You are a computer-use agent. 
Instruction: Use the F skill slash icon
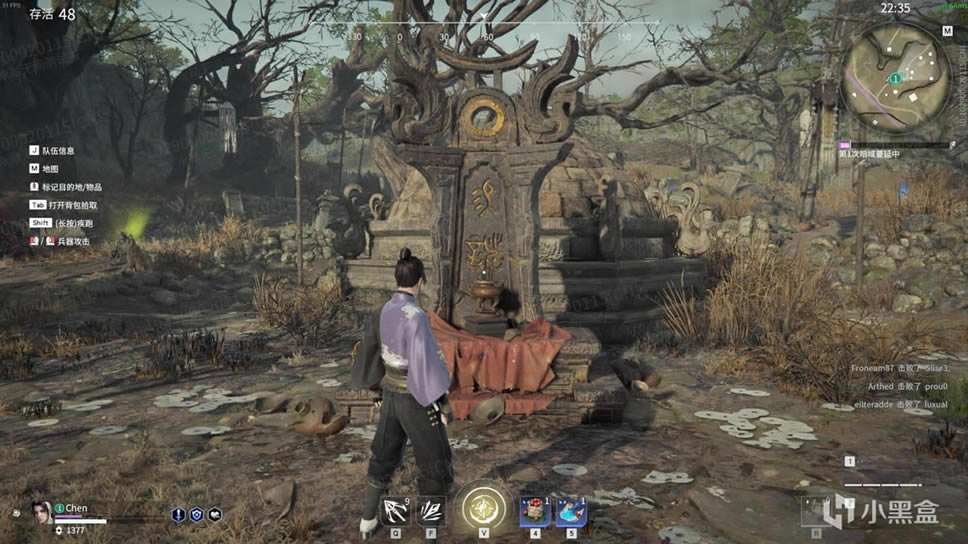point(431,512)
